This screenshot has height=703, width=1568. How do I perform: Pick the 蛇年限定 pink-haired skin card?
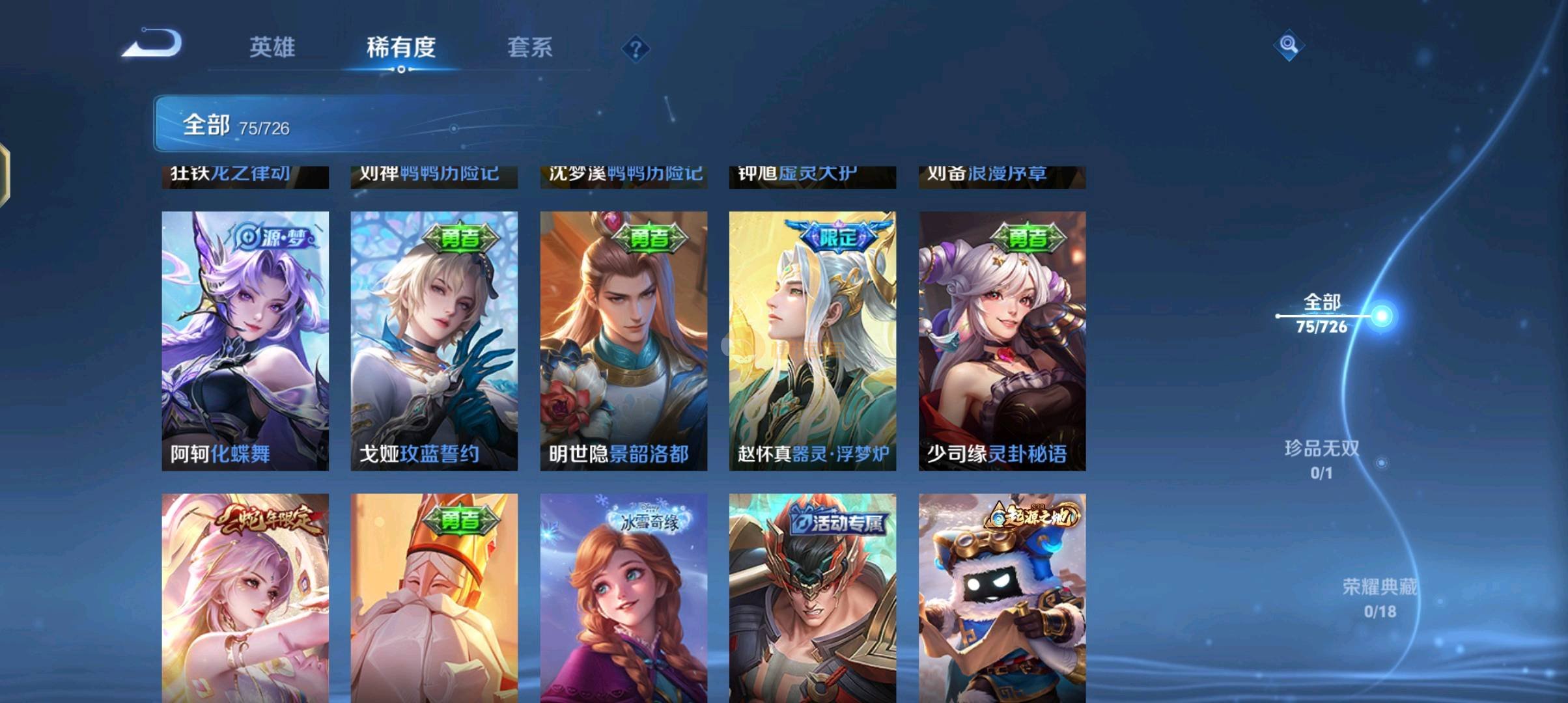[x=245, y=598]
